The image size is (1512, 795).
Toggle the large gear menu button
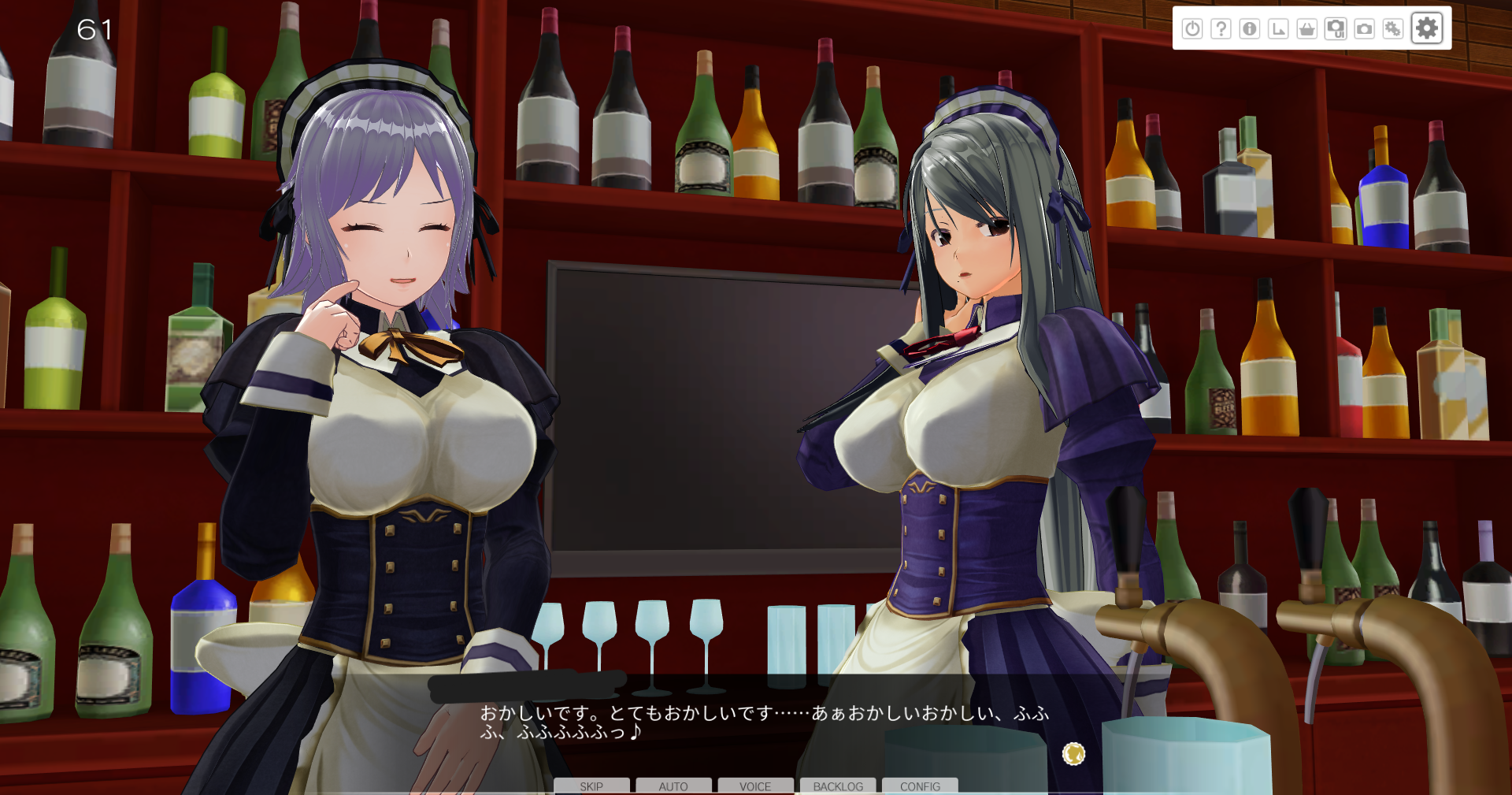(x=1427, y=28)
